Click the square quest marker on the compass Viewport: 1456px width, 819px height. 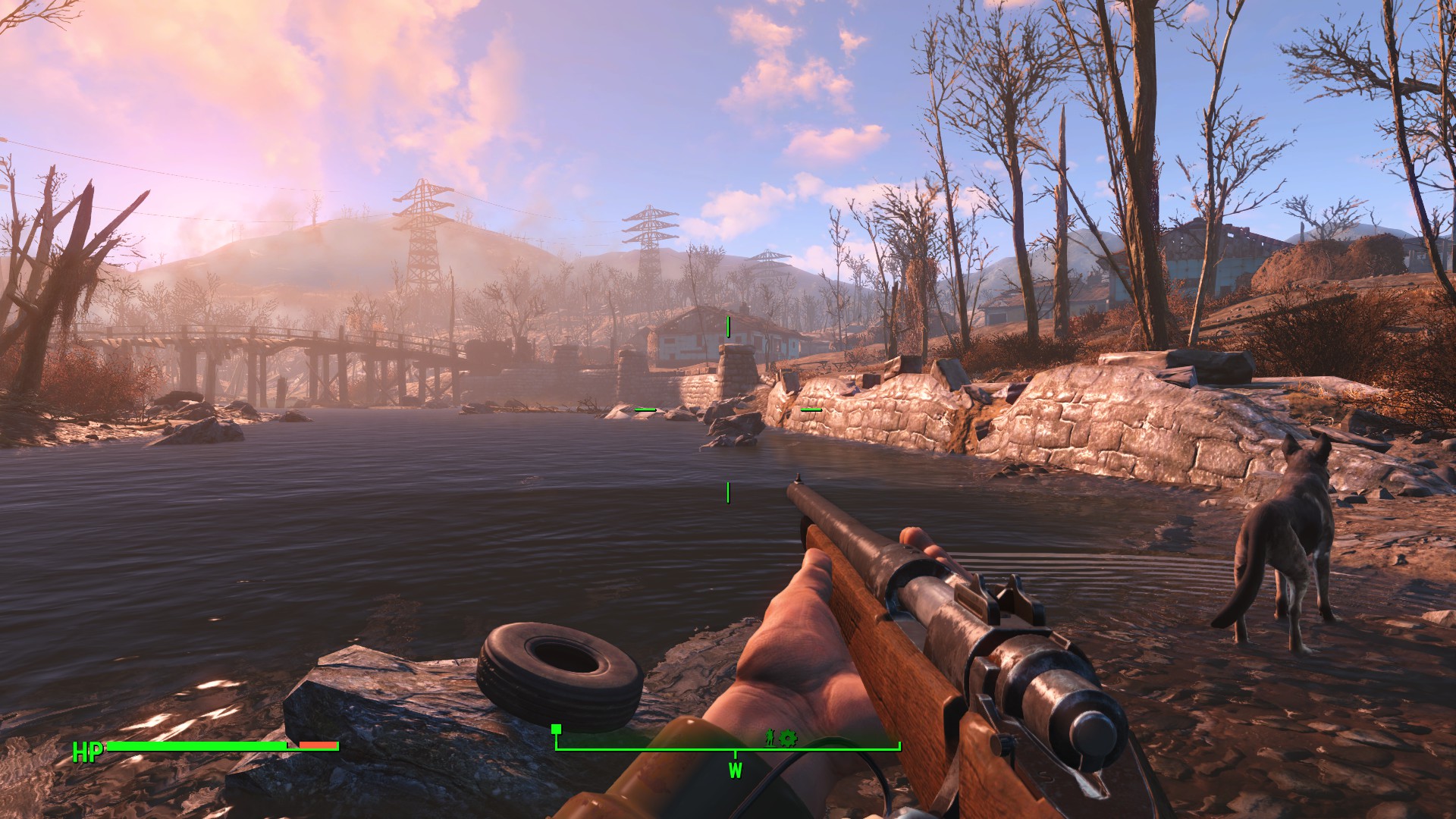pos(556,730)
